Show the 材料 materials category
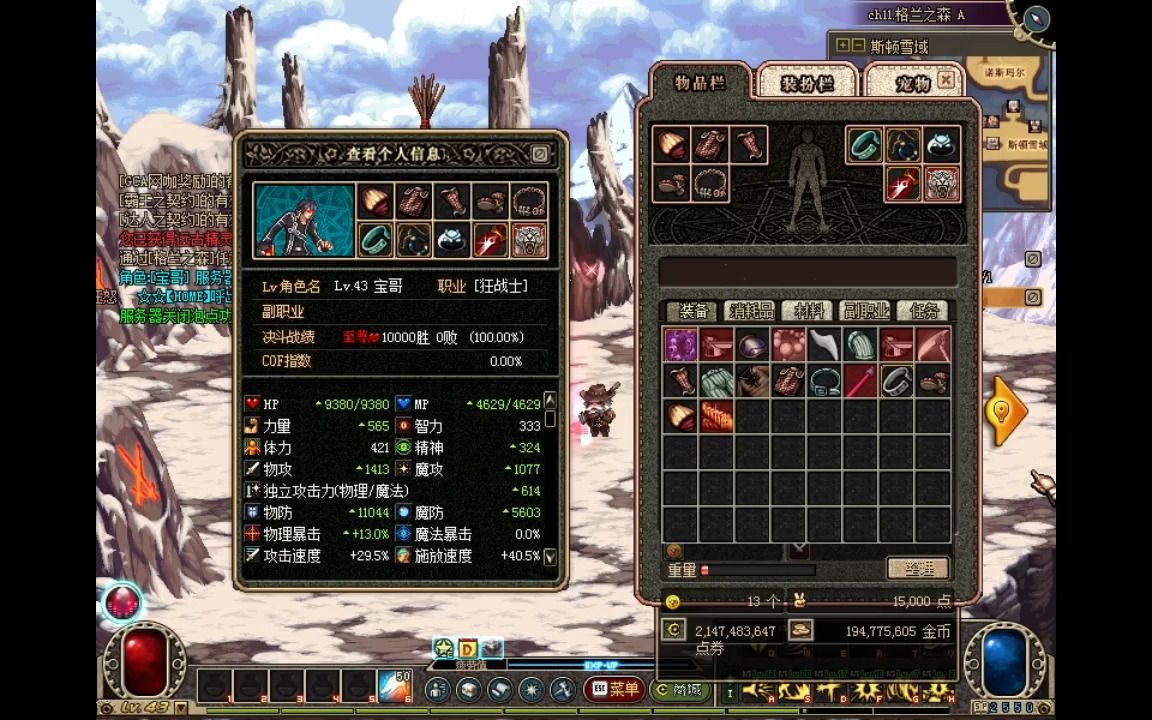 (807, 311)
